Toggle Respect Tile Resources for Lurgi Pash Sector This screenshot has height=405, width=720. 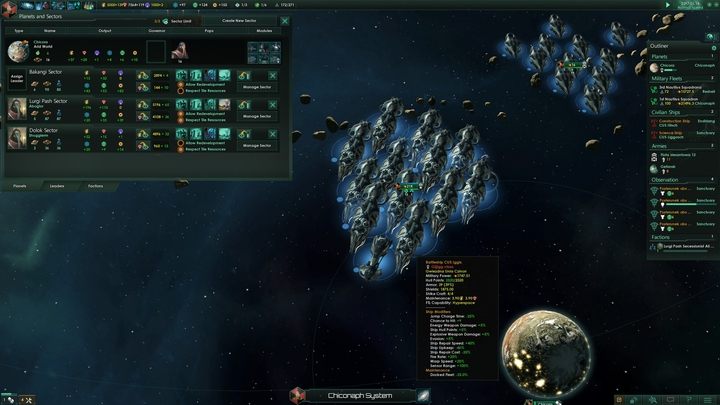181,119
